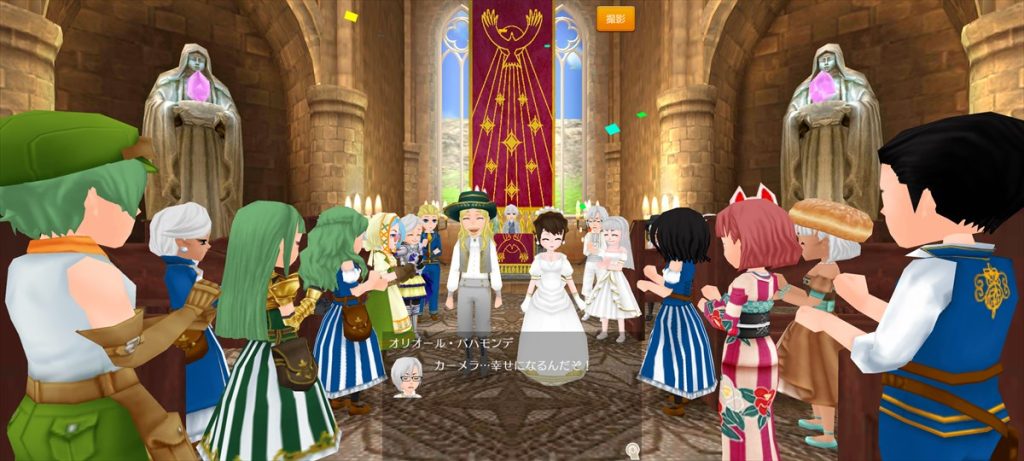Tap the orange 撮影 photo button
Image resolution: width=1024 pixels, height=461 pixels.
pyautogui.click(x=615, y=18)
